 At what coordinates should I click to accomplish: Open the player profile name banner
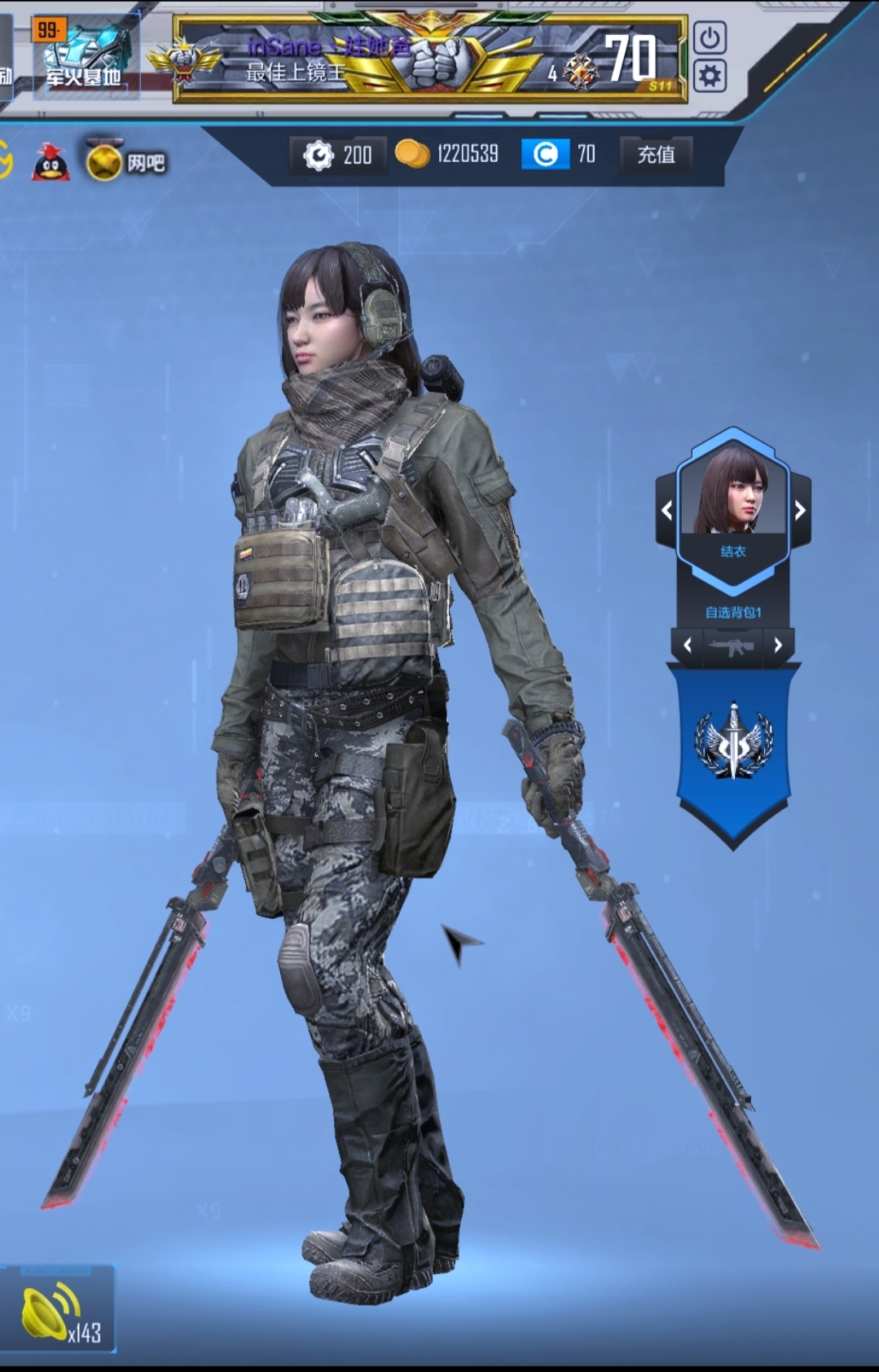(x=429, y=59)
